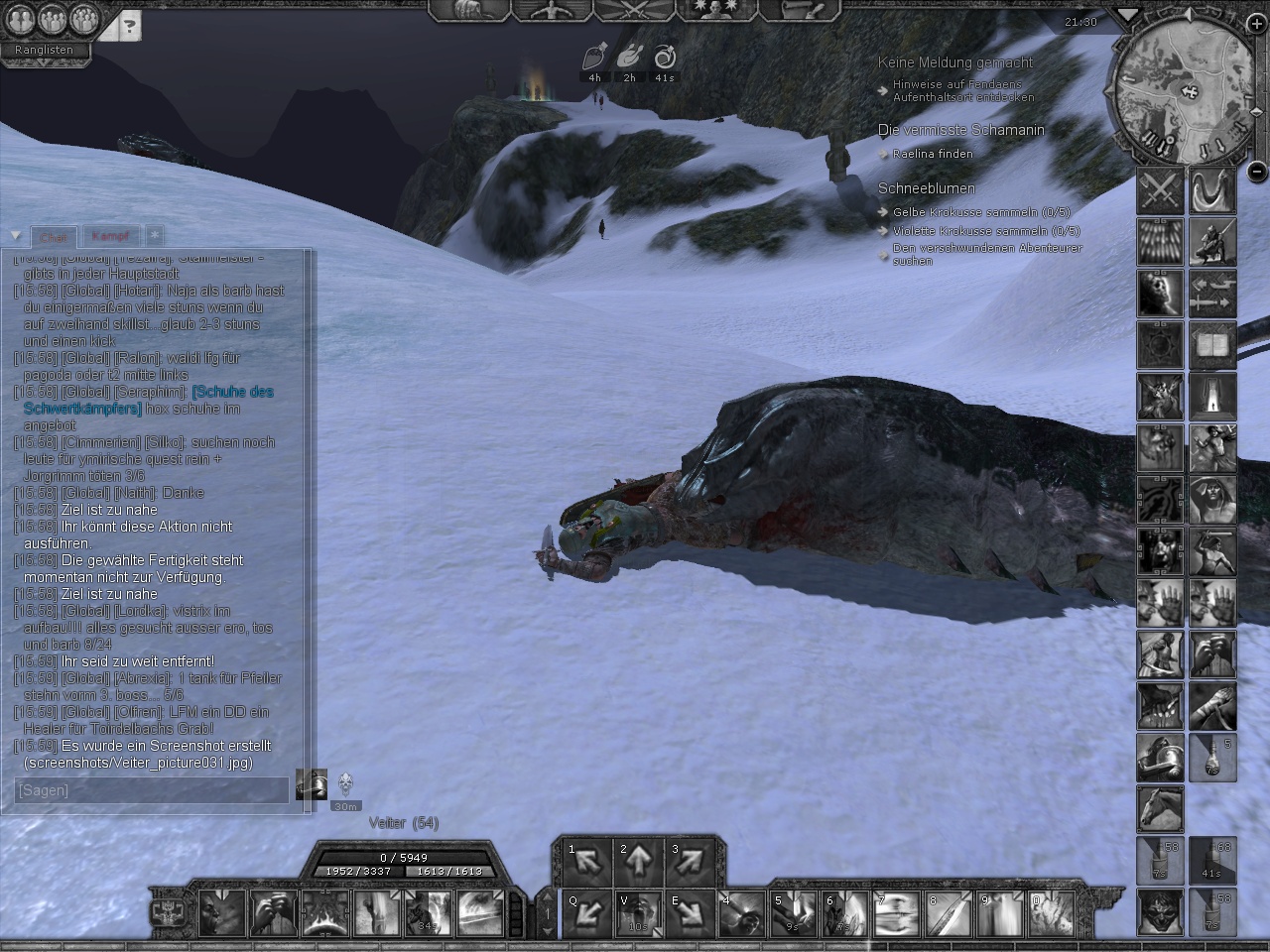Select the Chat tab
1270x952 pixels.
coord(54,238)
